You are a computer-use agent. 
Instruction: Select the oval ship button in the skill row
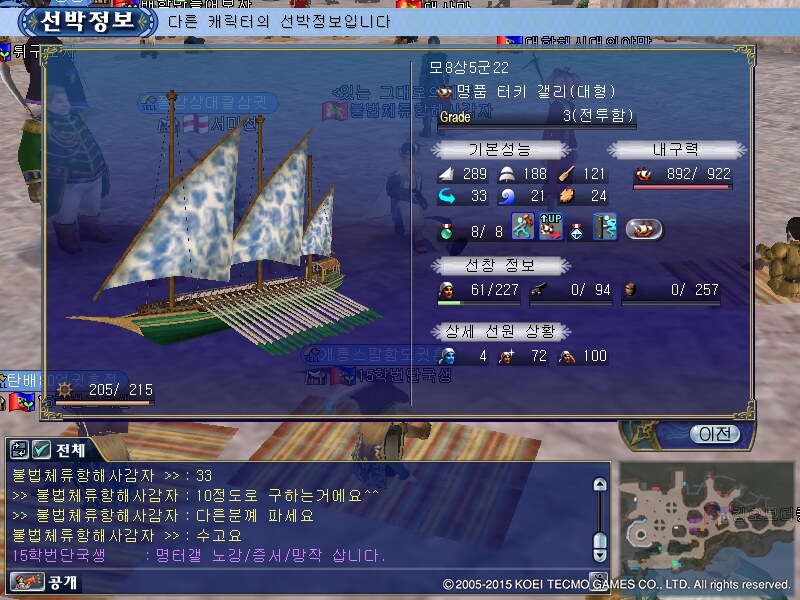coord(644,227)
